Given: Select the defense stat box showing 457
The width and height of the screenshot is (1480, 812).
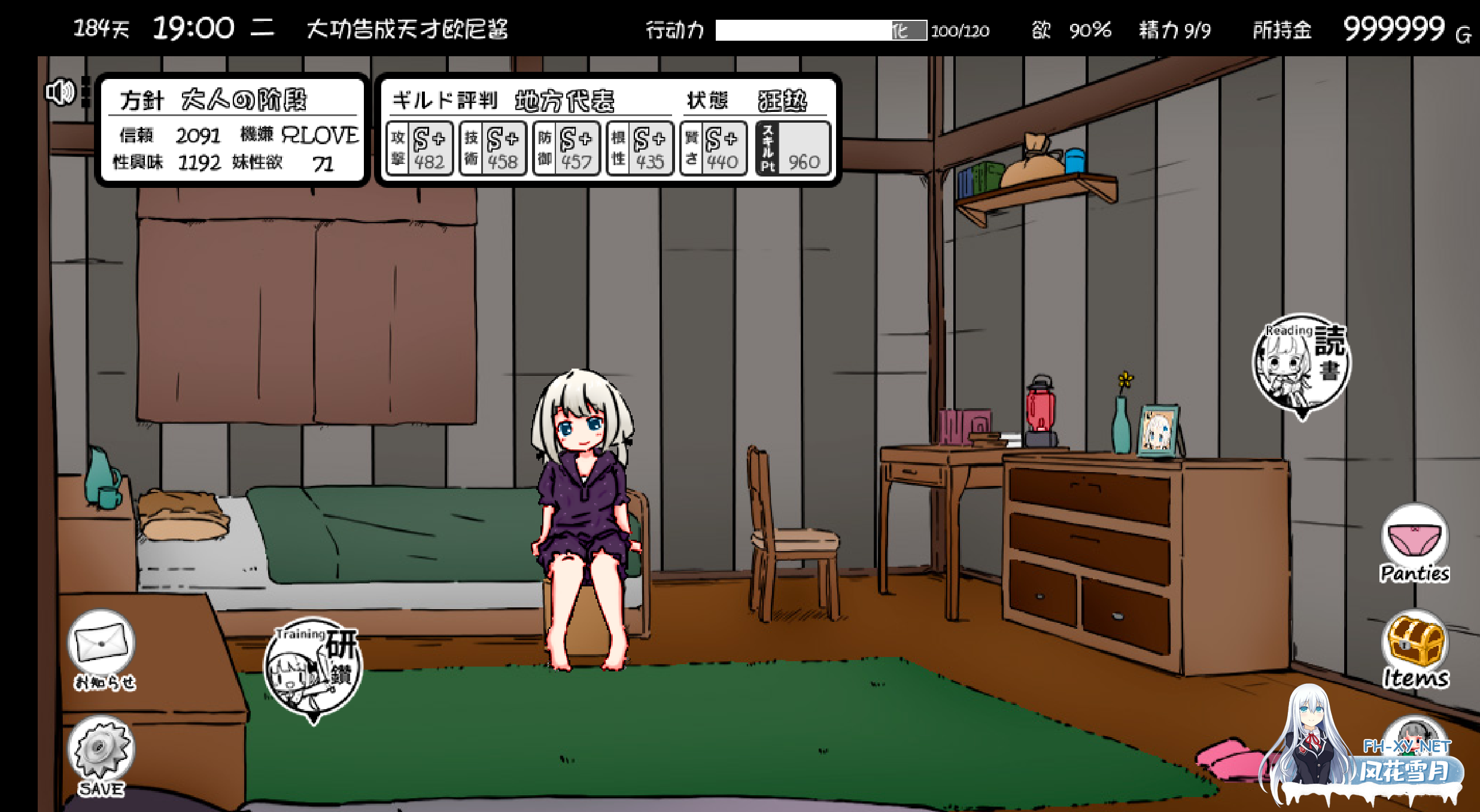Looking at the screenshot, I should pyautogui.click(x=566, y=149).
